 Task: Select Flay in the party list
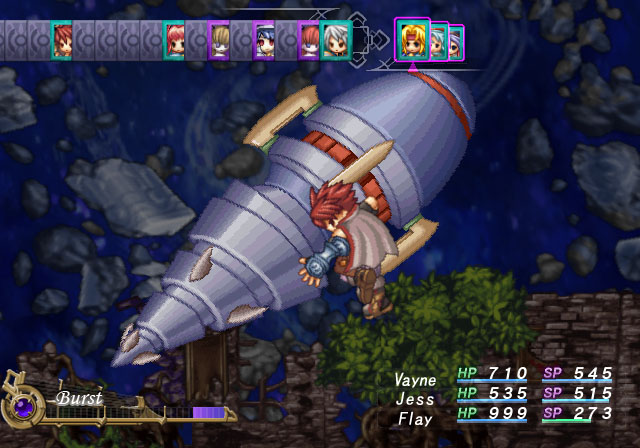[x=414, y=418]
